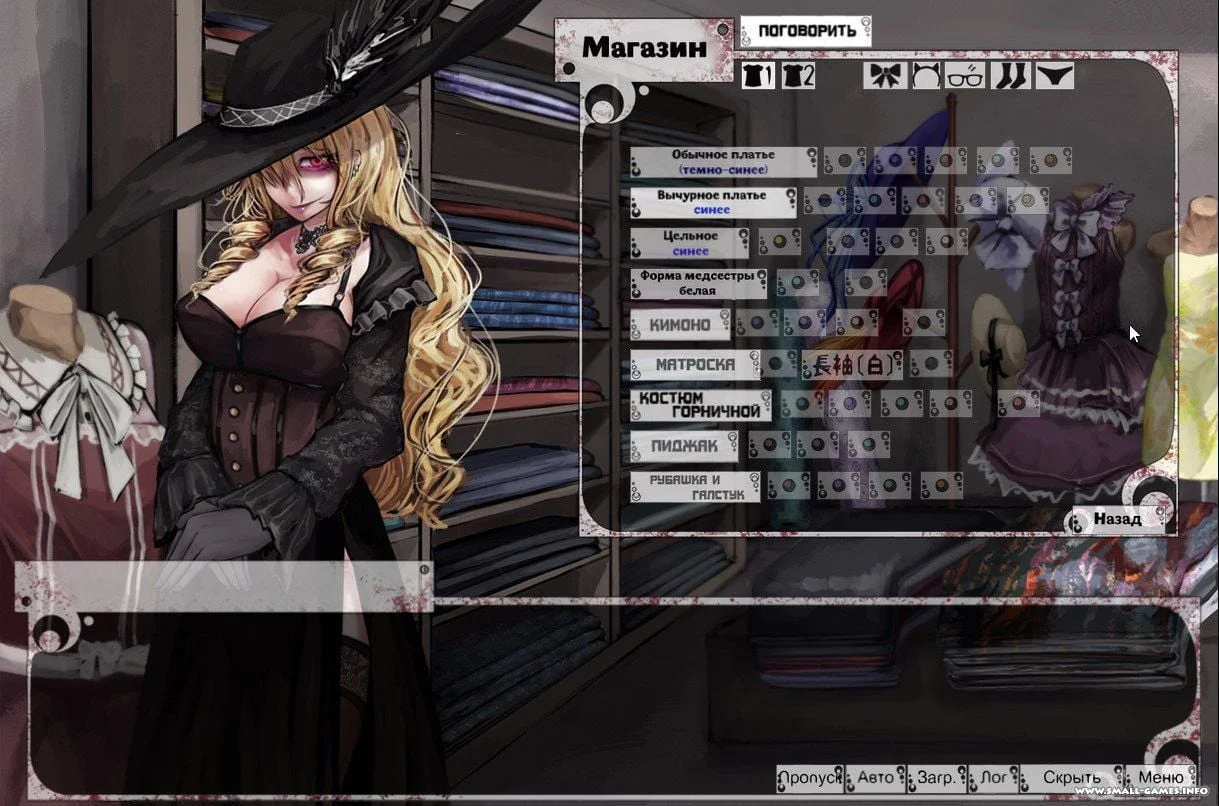The width and height of the screenshot is (1219, 806).
Task: Hide the text box with Скрыть
Action: click(x=1071, y=778)
